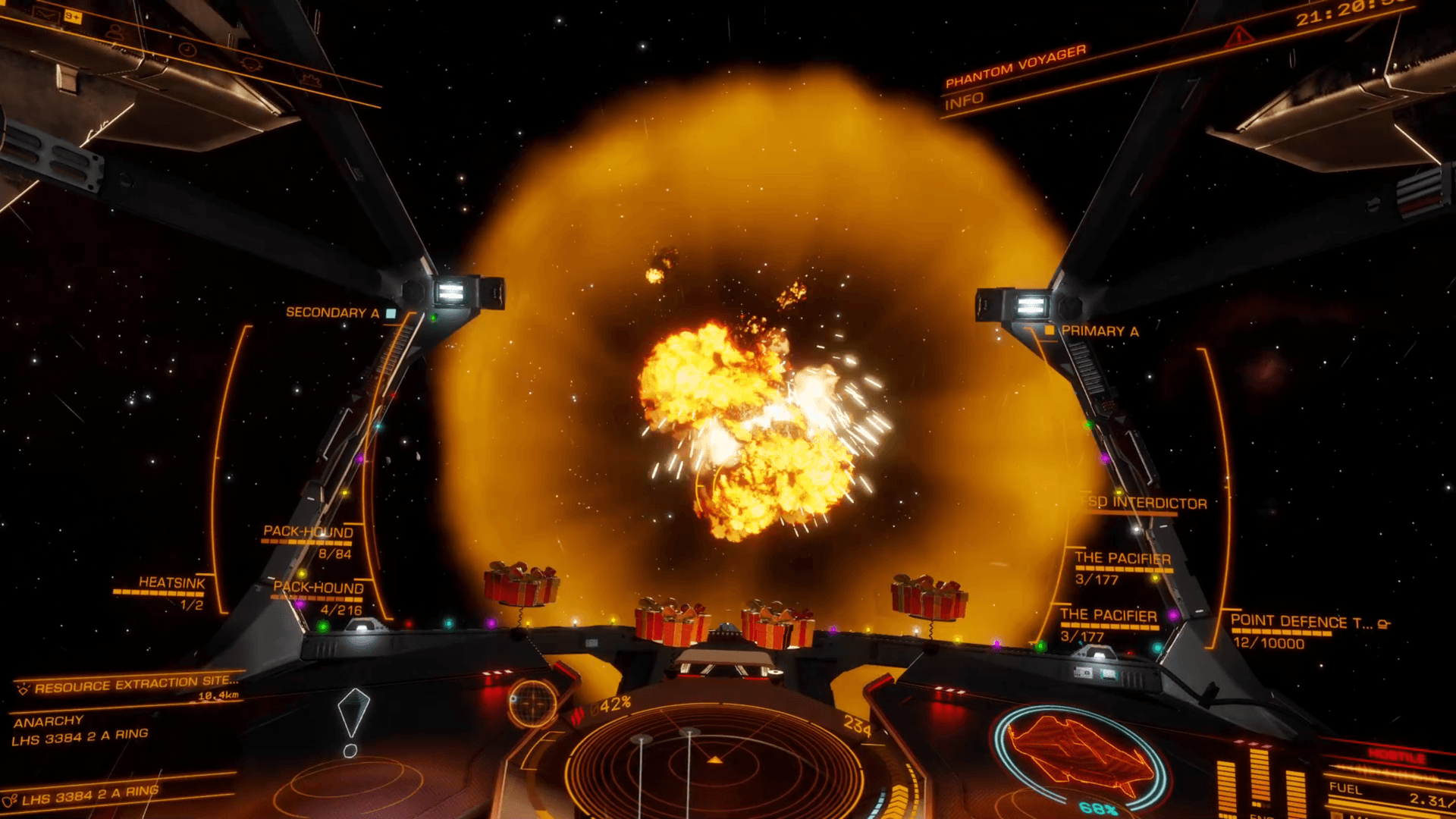Select the Secondary A fire group label
Image resolution: width=1456 pixels, height=819 pixels.
332,312
